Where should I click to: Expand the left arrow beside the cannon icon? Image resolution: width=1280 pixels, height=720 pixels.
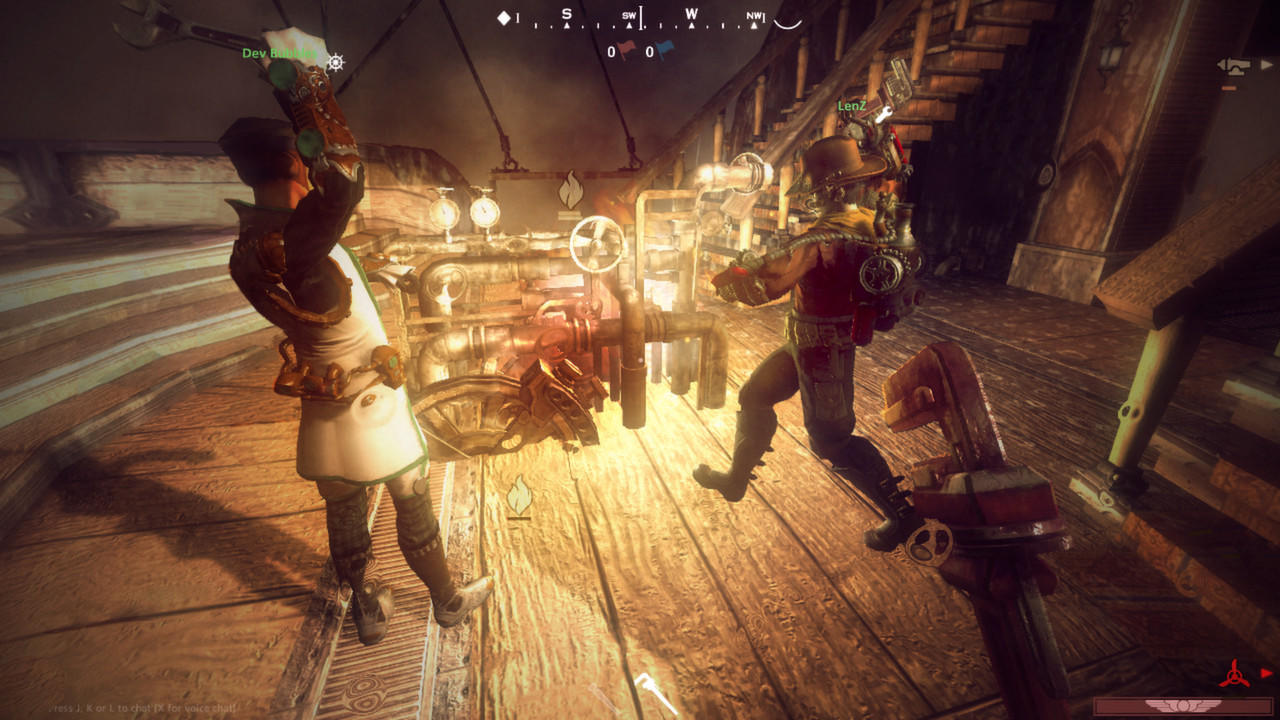1218,64
